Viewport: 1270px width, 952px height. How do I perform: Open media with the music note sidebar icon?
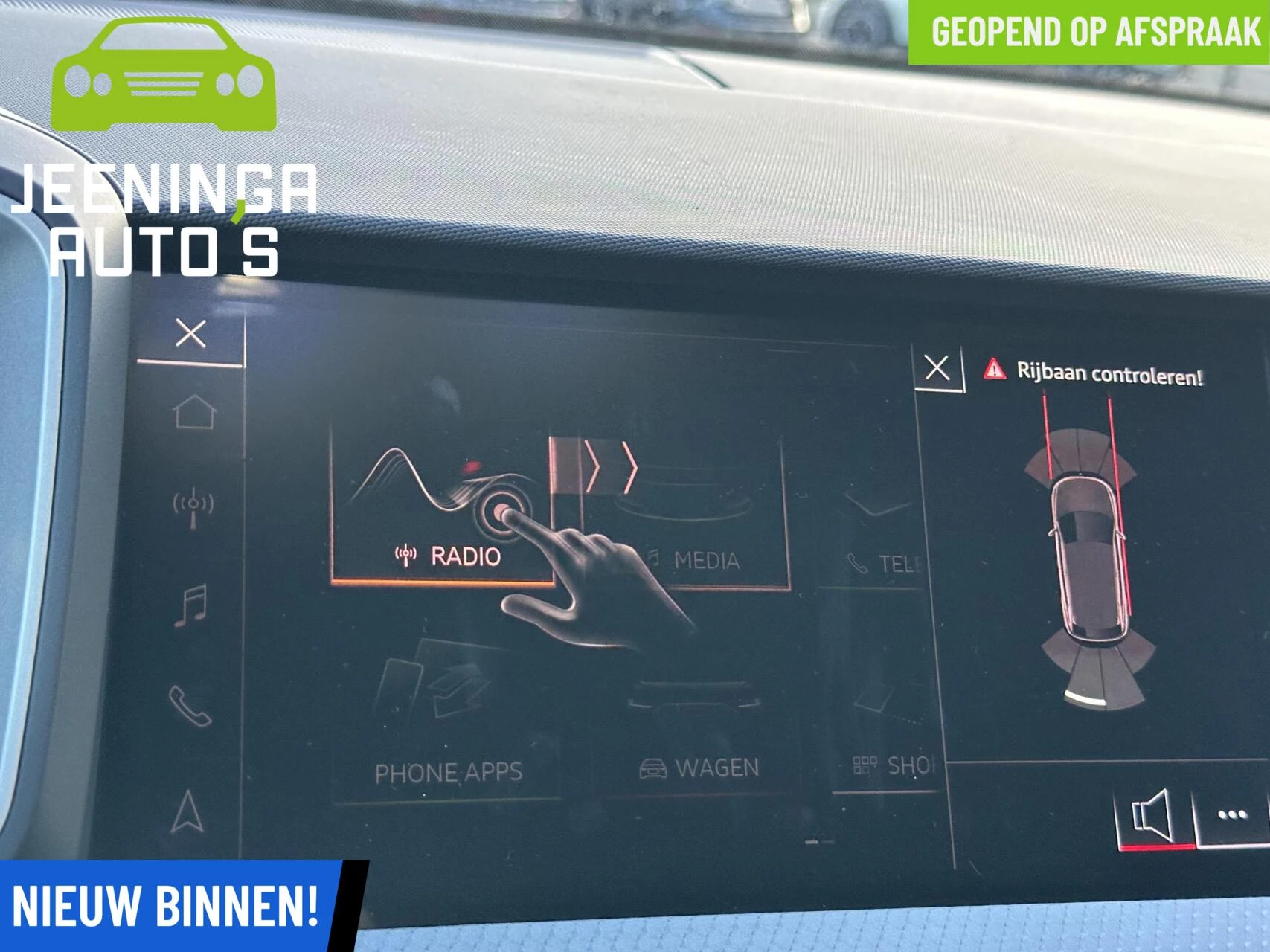click(x=192, y=604)
